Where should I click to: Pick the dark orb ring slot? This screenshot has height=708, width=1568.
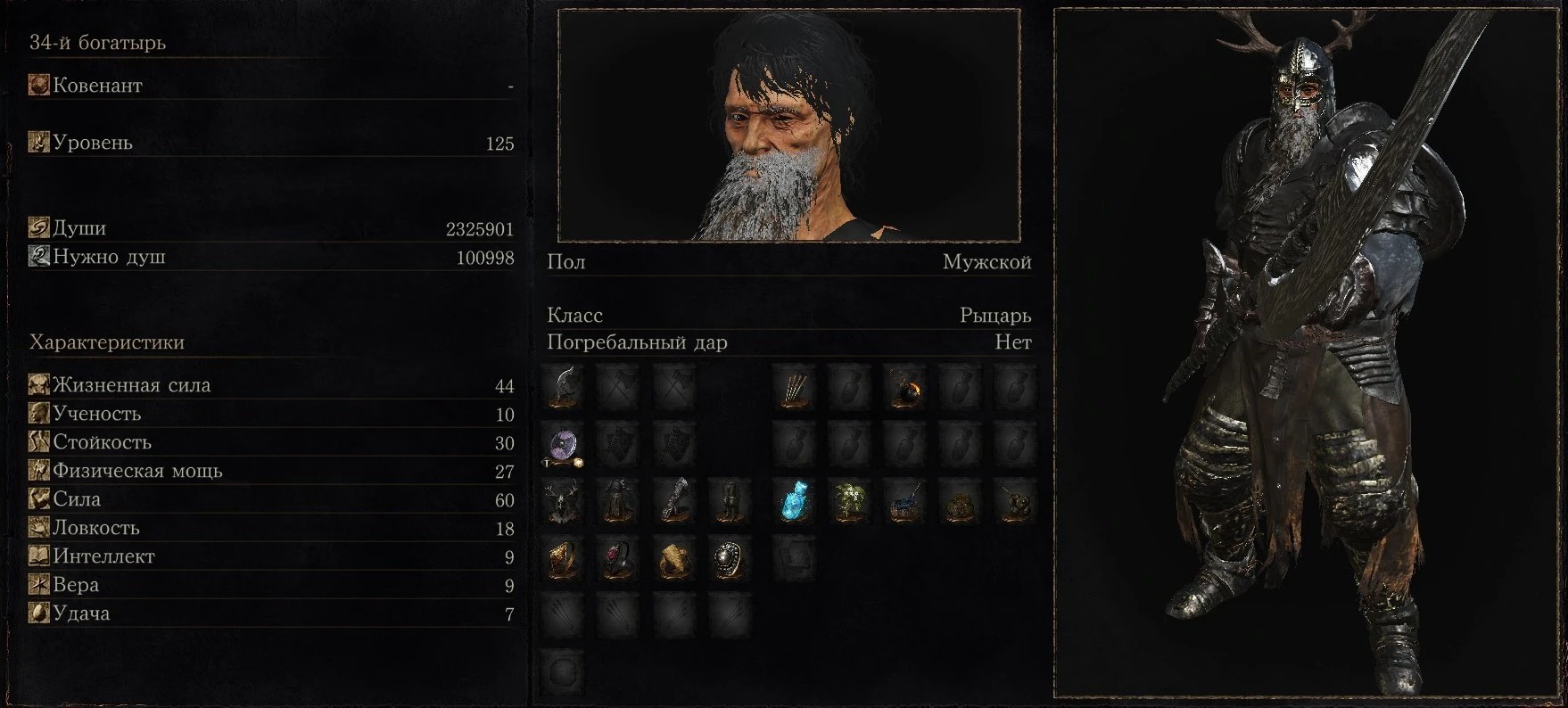[729, 558]
